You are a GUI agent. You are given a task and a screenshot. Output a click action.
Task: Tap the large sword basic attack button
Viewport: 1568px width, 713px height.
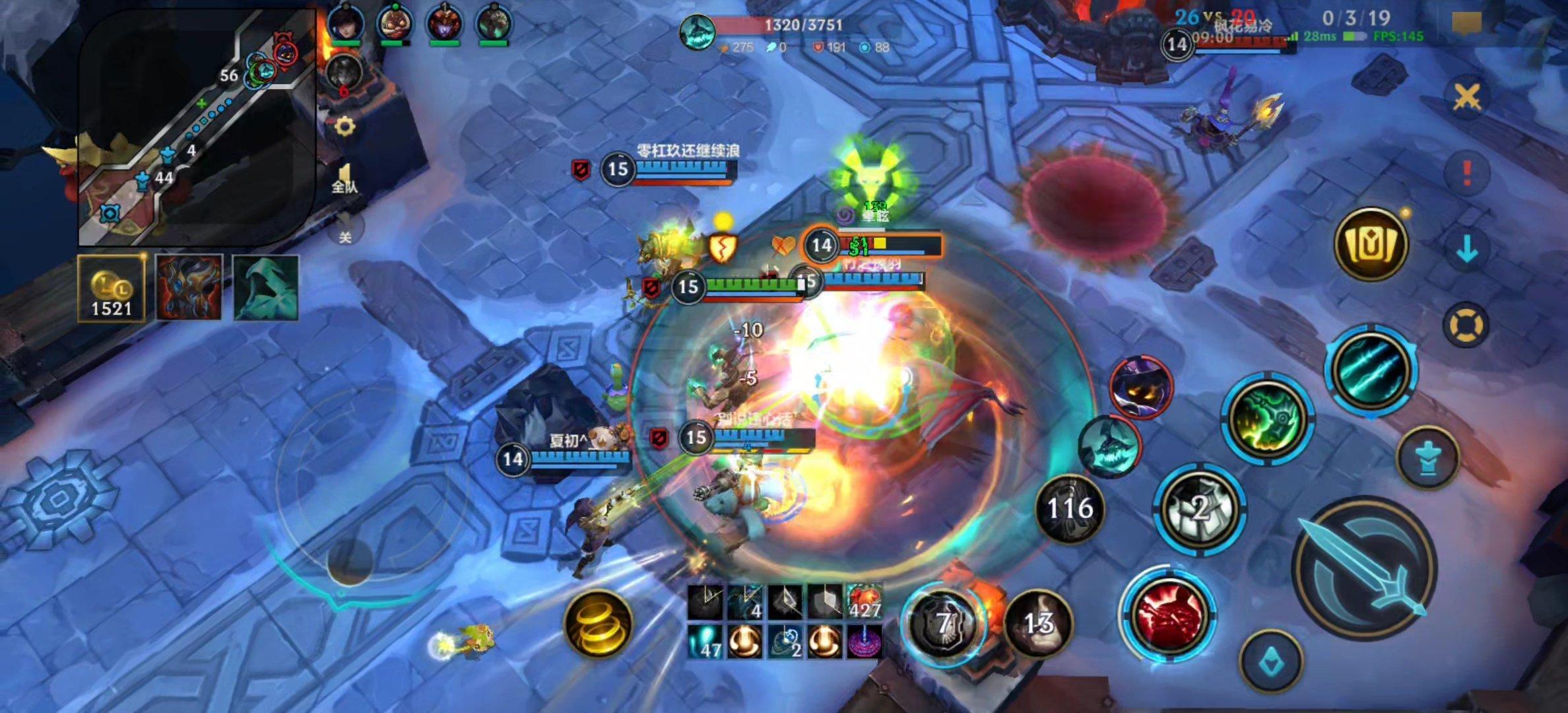(1365, 569)
